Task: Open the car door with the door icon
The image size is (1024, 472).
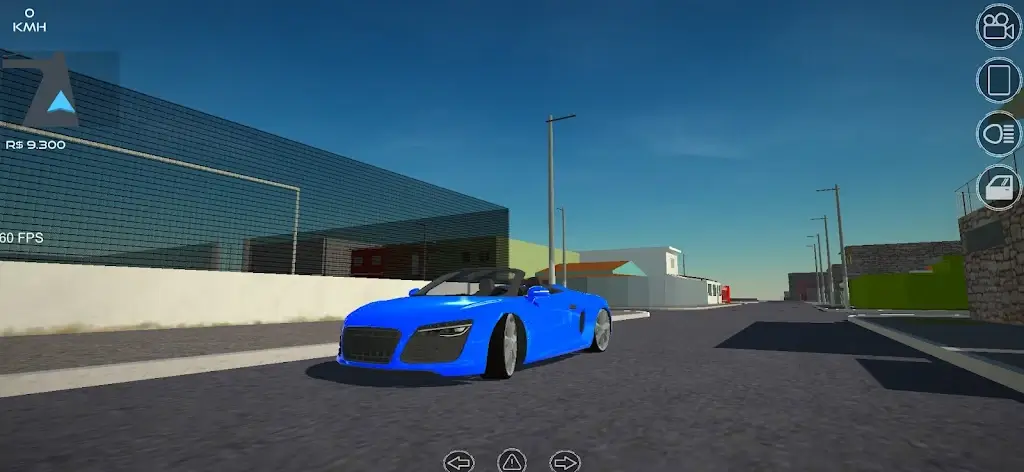Action: (x=998, y=187)
